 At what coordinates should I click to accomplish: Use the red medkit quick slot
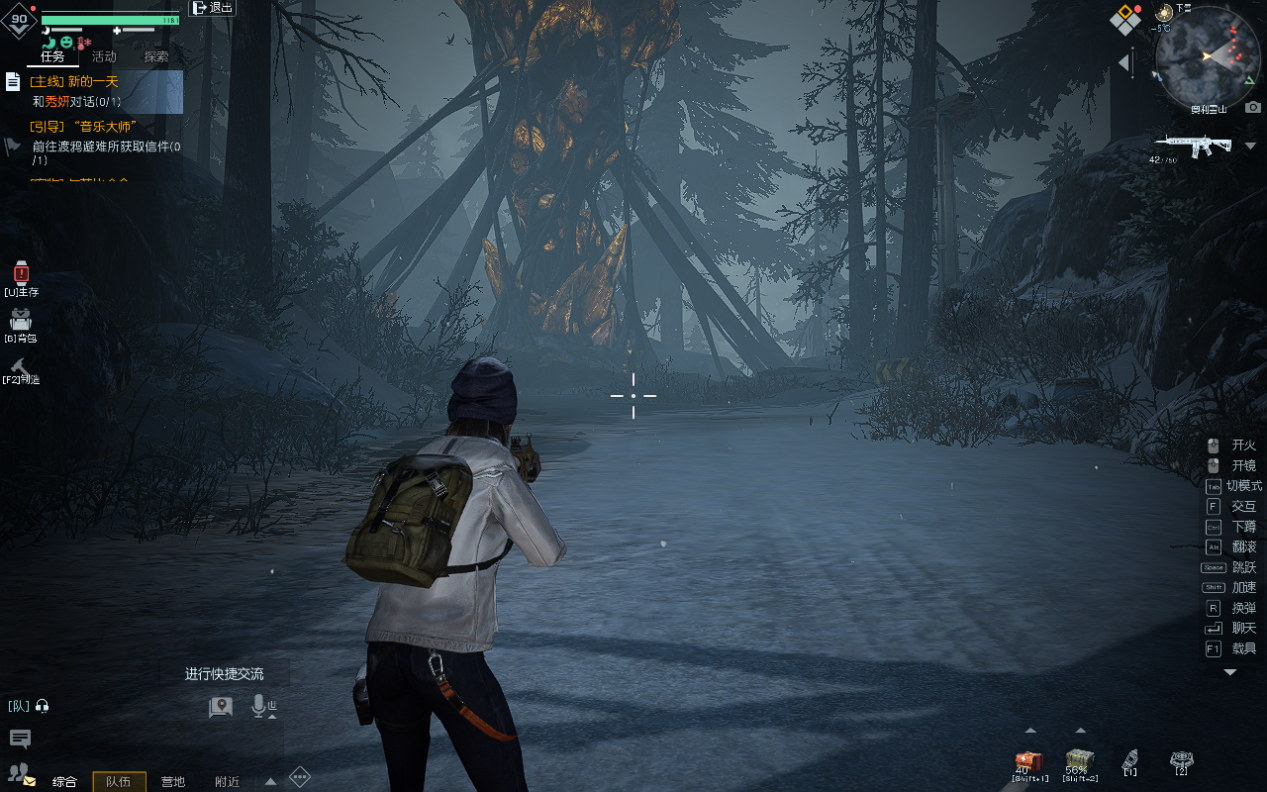pyautogui.click(x=1029, y=762)
